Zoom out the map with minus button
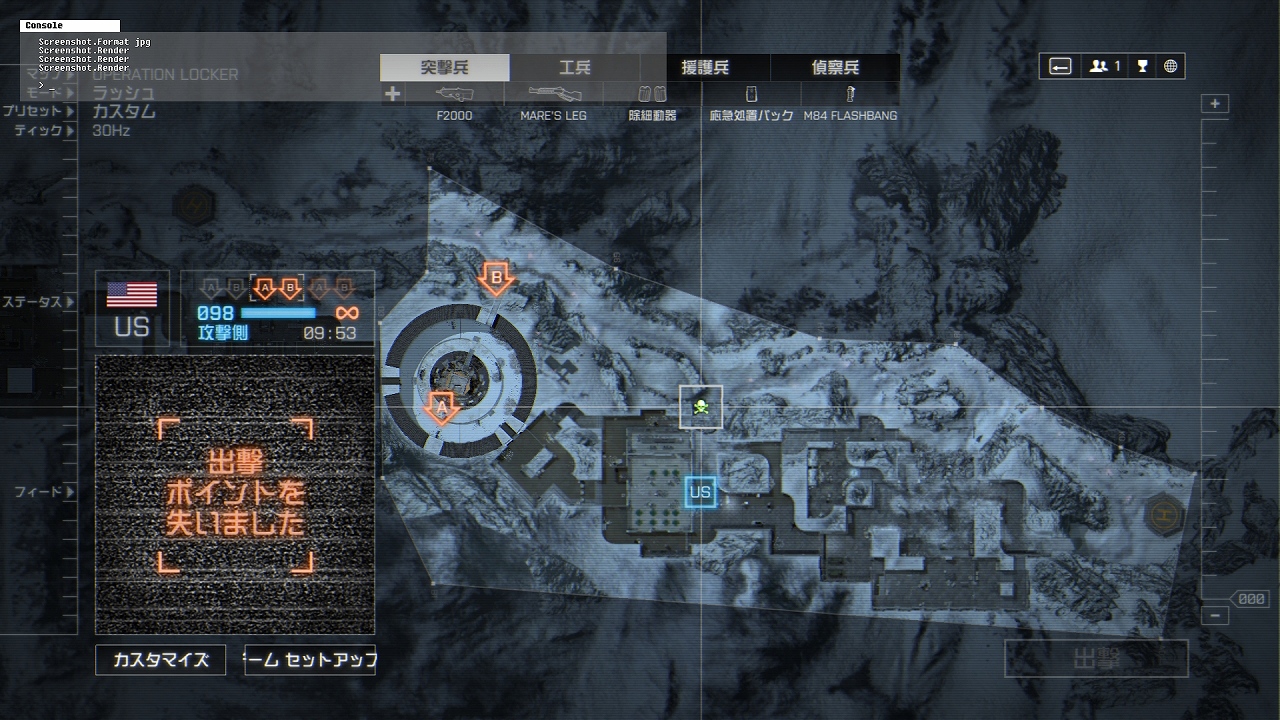The width and height of the screenshot is (1280, 720). [1215, 616]
